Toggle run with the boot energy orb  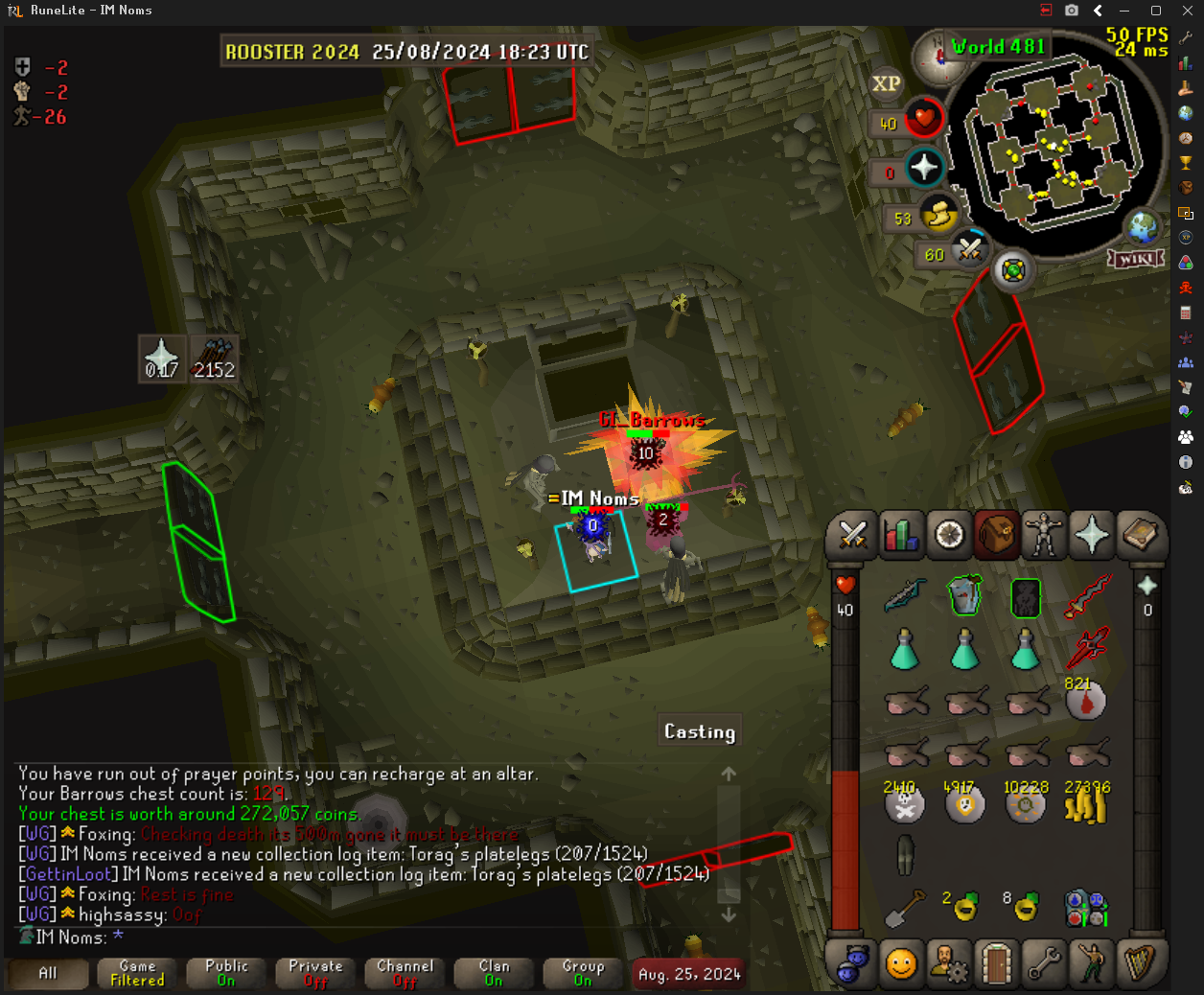(938, 217)
